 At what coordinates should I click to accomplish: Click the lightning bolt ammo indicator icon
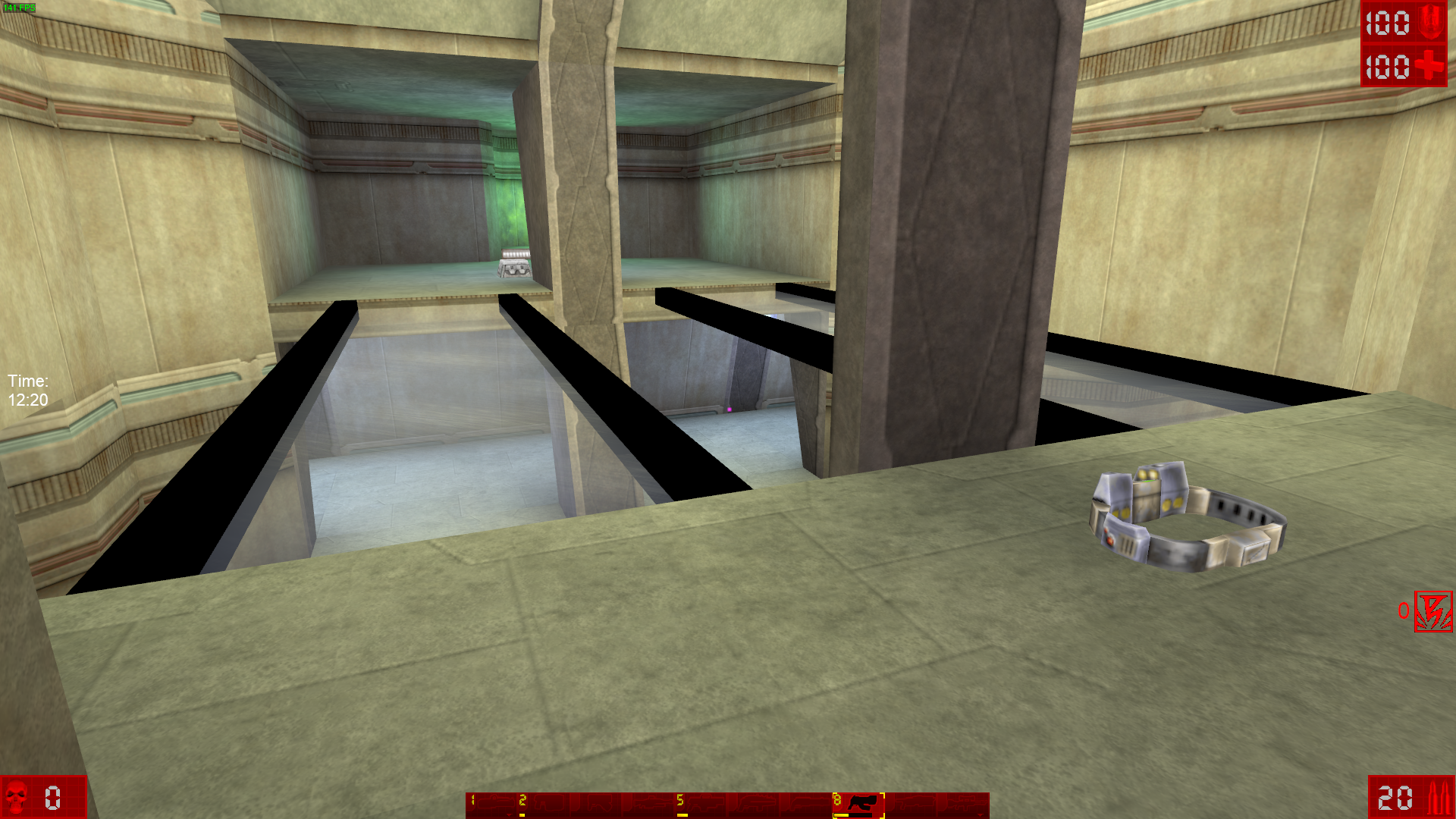pos(1433,612)
